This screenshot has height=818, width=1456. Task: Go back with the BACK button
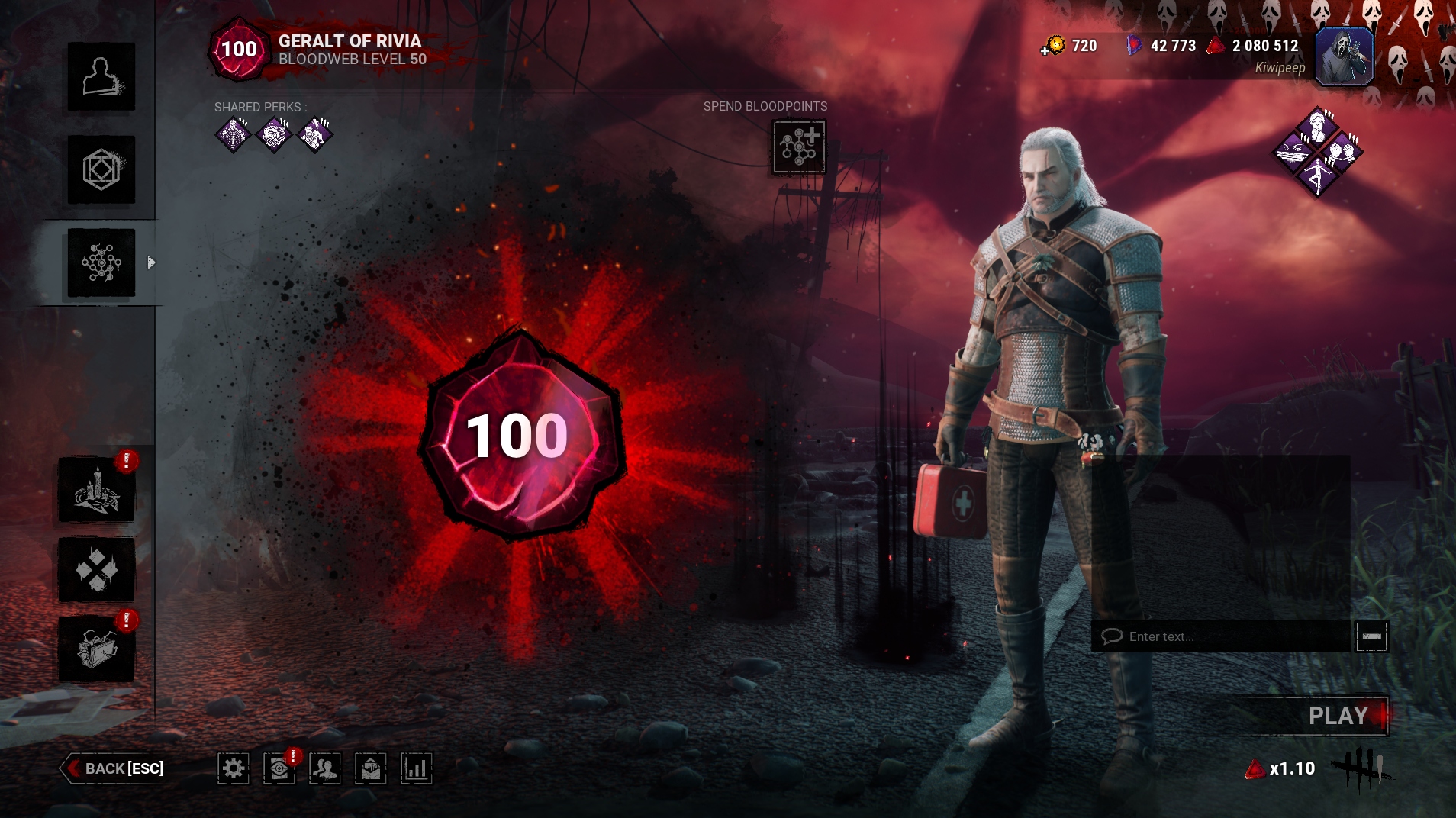click(x=114, y=768)
